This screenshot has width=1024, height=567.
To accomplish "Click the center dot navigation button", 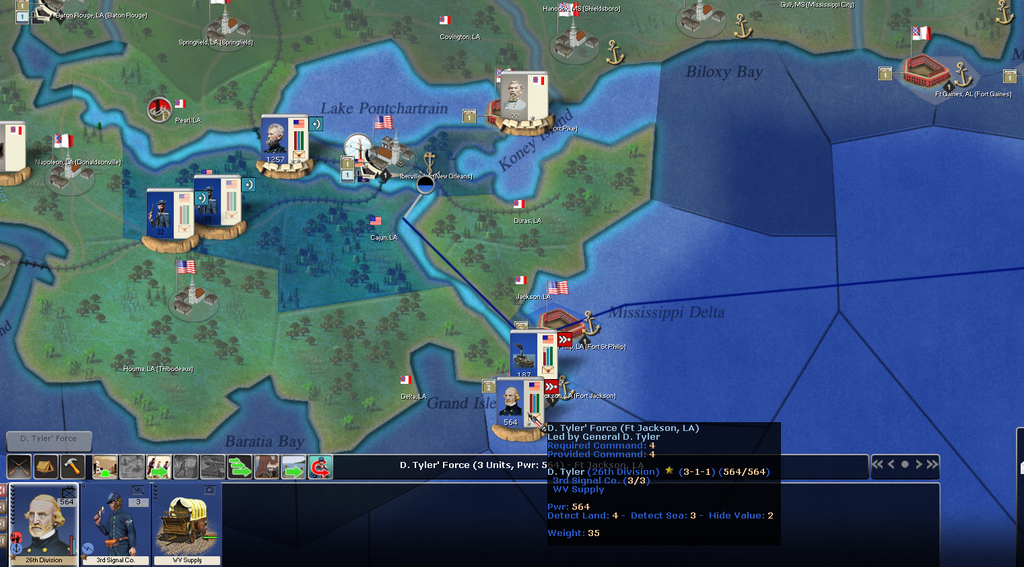I will [x=905, y=464].
